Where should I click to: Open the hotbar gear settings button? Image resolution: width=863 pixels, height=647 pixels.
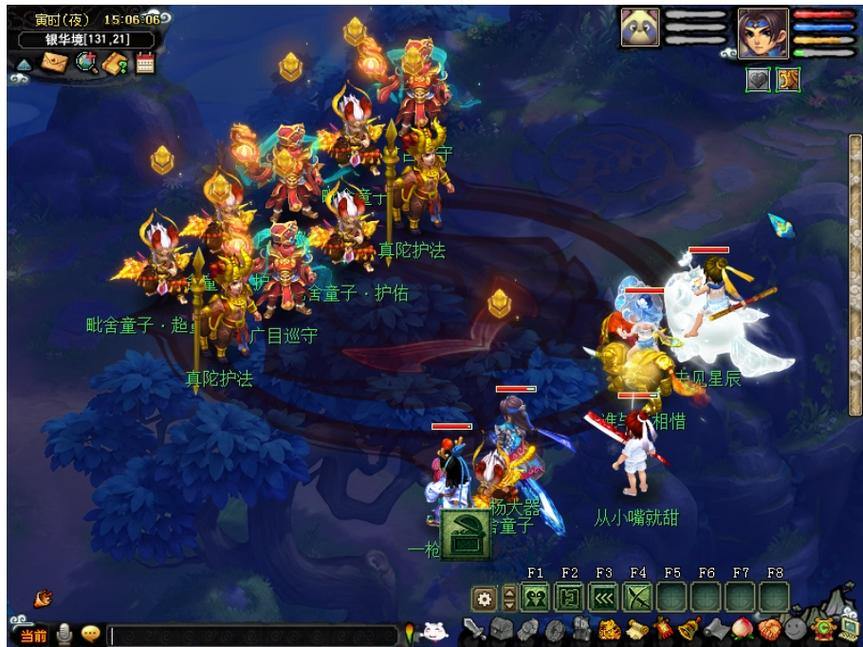point(485,598)
